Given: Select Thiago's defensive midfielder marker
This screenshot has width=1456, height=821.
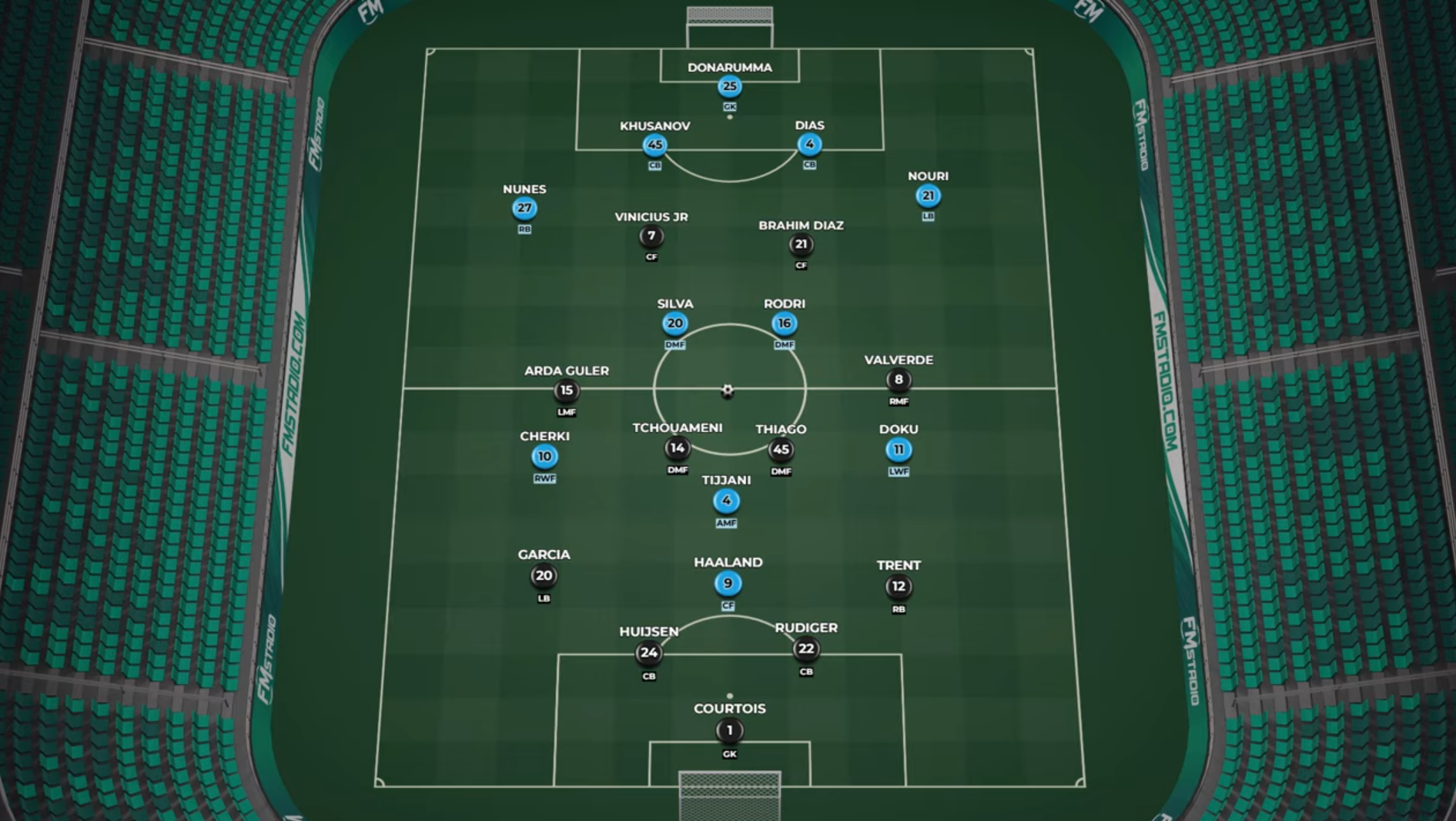Looking at the screenshot, I should (x=781, y=450).
